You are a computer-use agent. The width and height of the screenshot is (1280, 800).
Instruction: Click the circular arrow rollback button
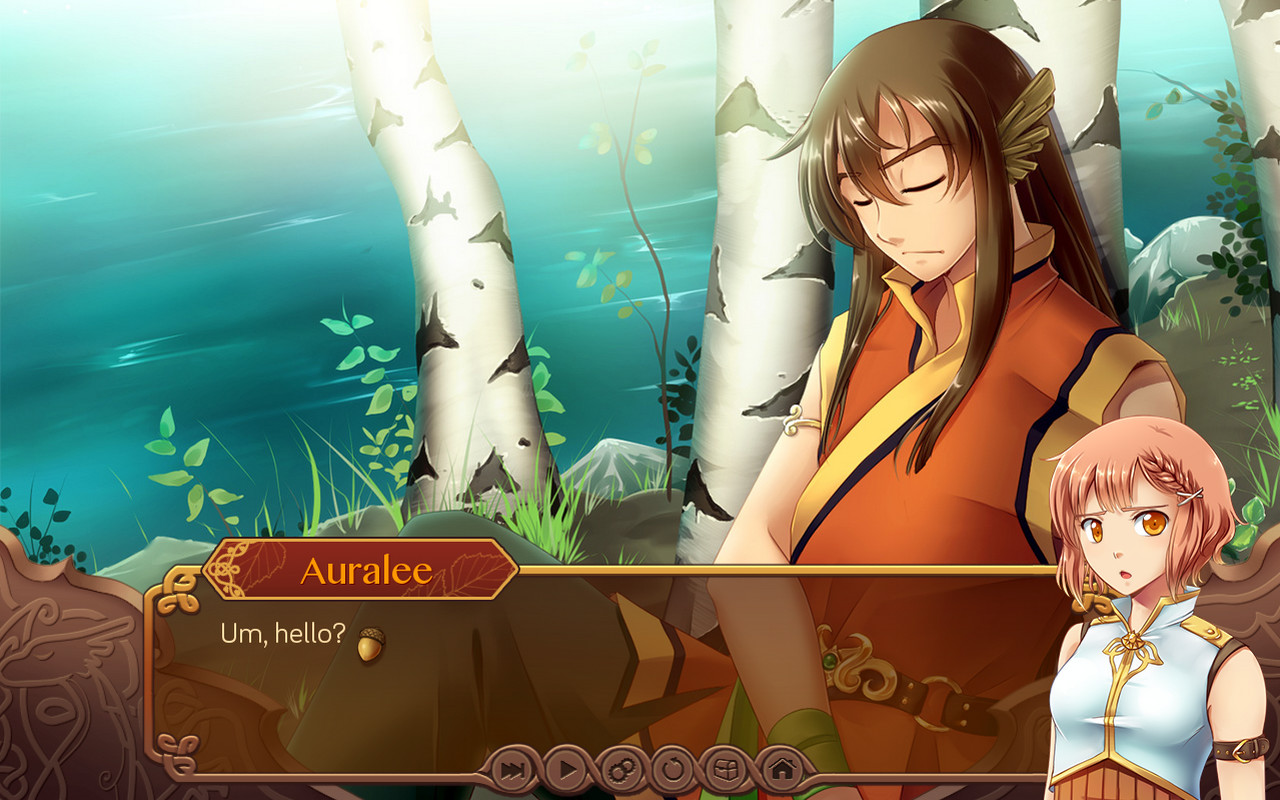674,771
